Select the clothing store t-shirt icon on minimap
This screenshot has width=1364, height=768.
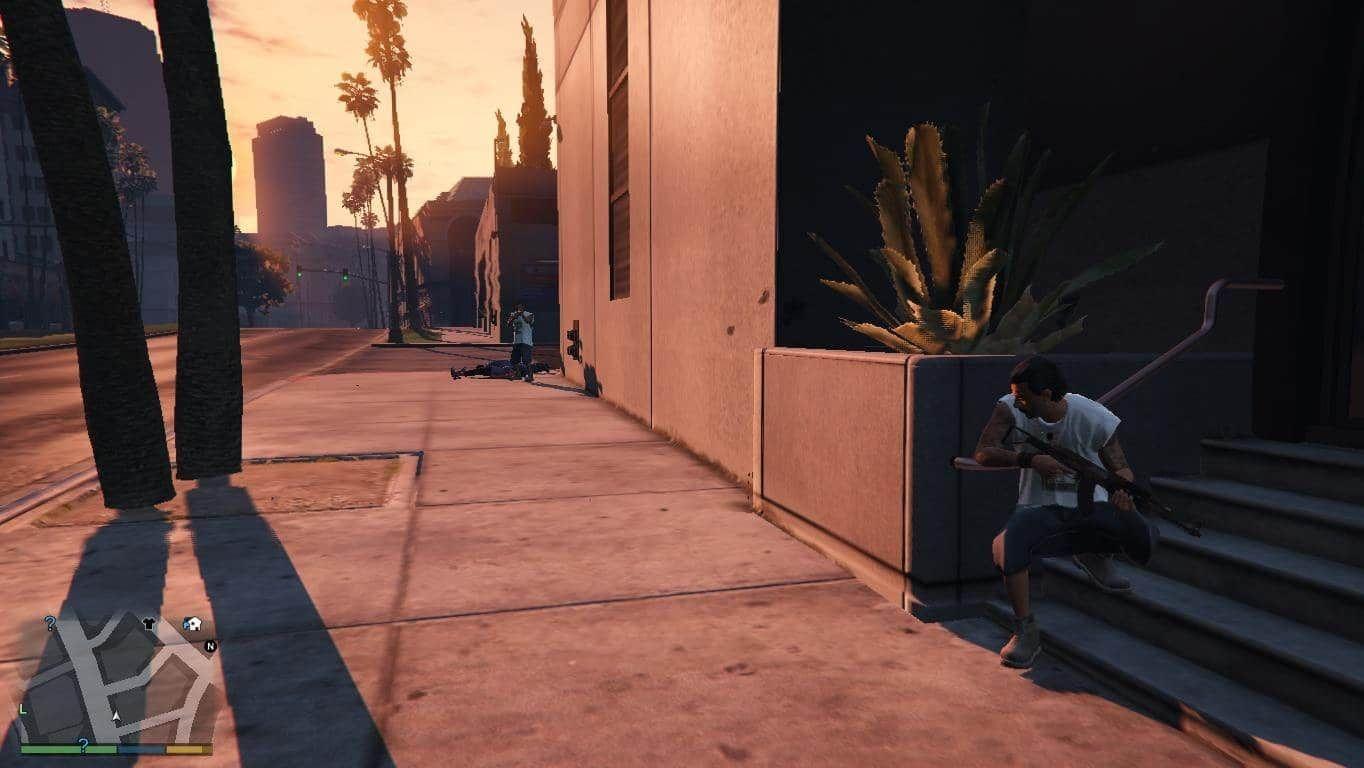click(150, 624)
